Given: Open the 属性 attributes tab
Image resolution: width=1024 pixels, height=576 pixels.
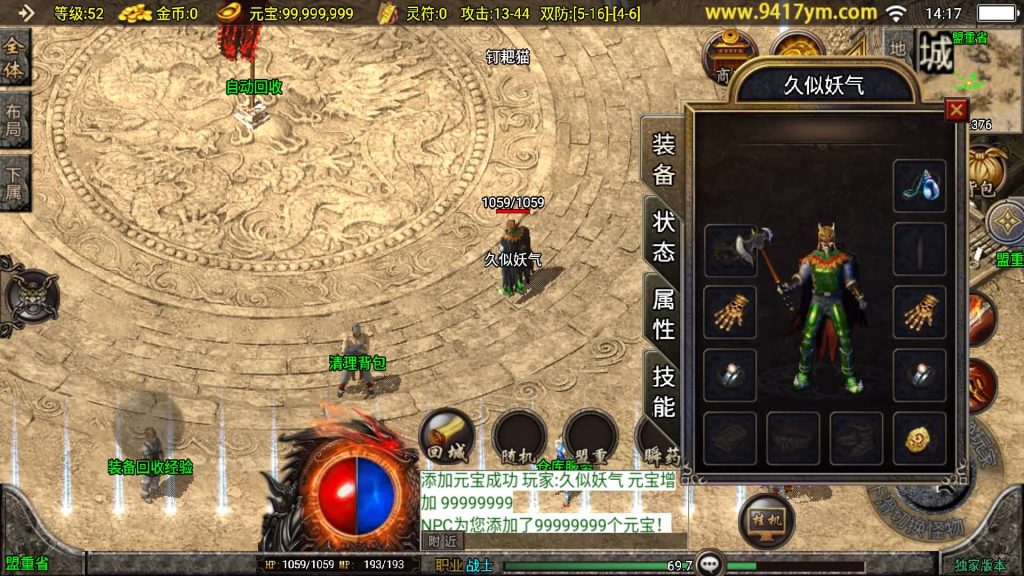Looking at the screenshot, I should [x=664, y=312].
